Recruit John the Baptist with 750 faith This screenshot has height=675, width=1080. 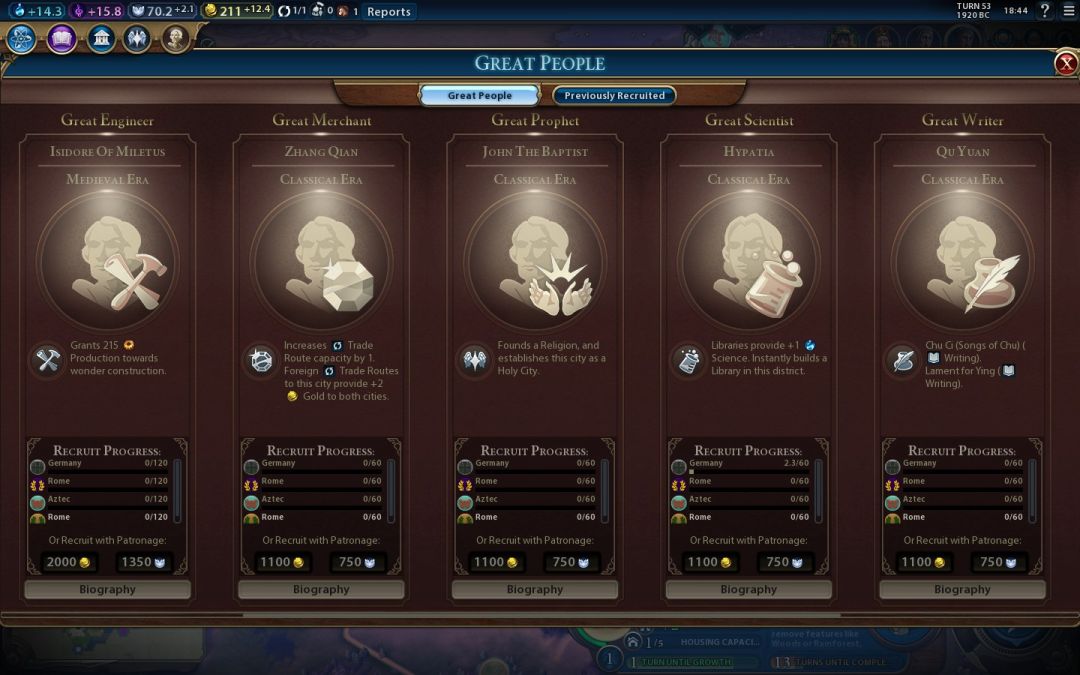(x=571, y=562)
